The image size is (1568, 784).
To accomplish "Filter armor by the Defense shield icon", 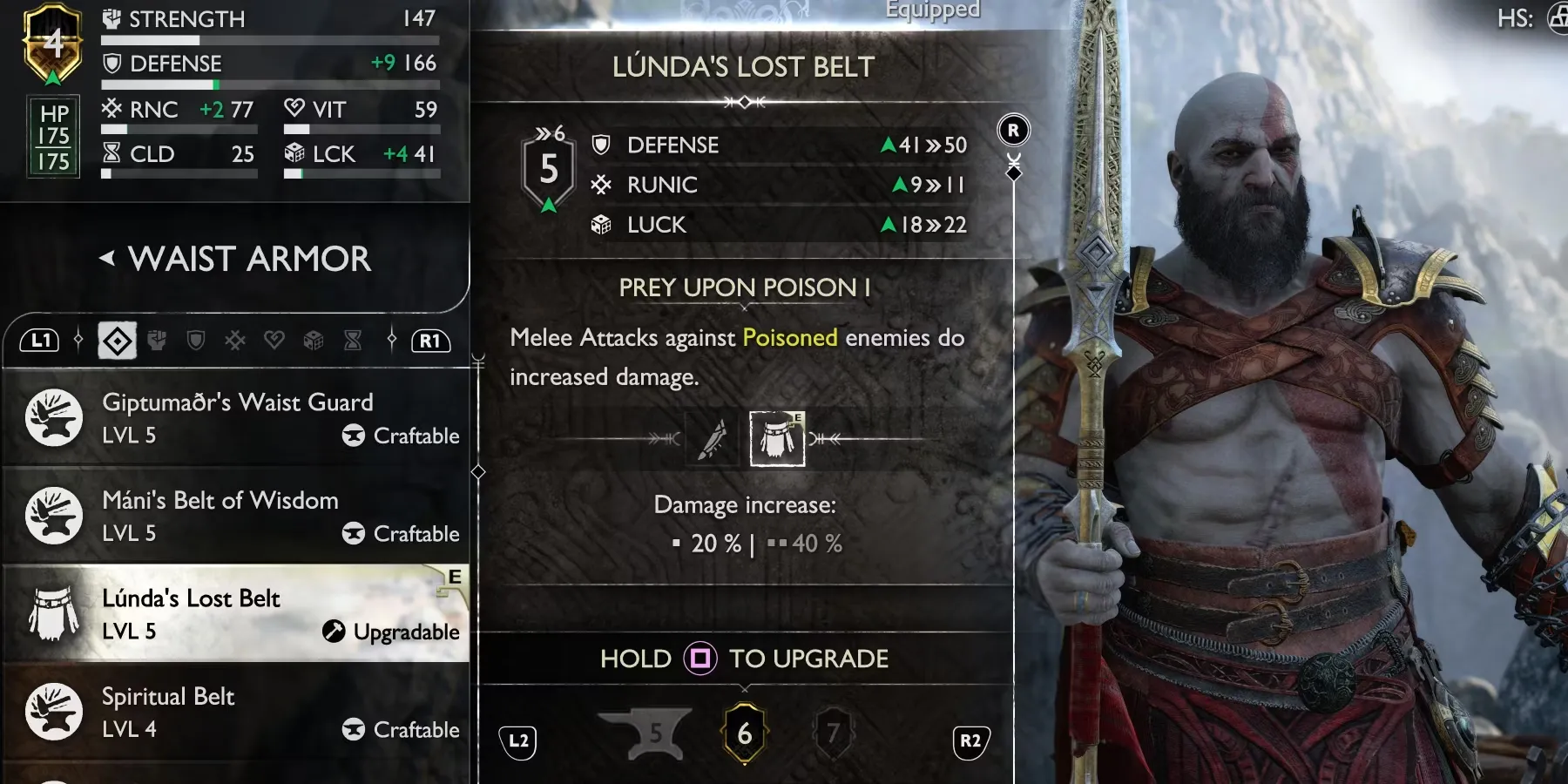I will [196, 341].
